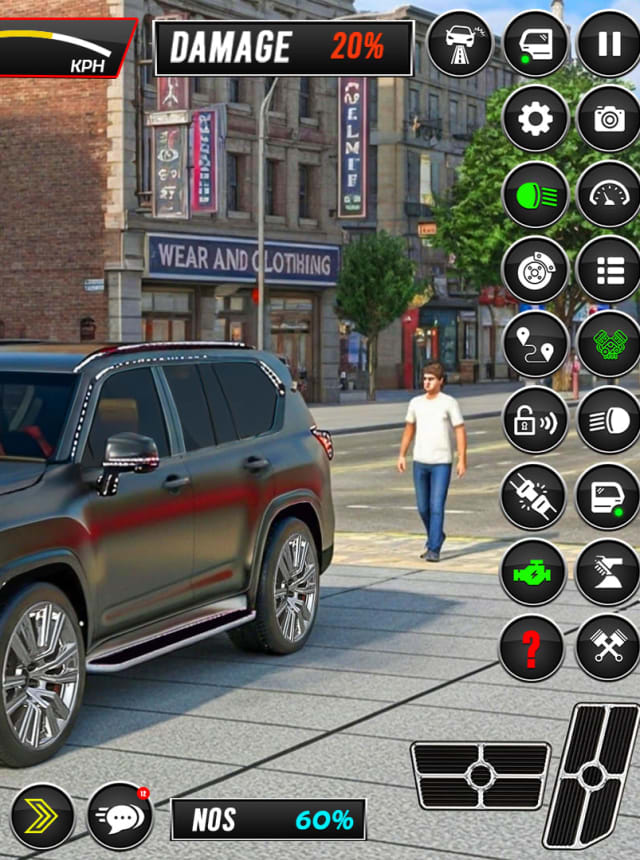640x860 pixels.
Task: Open the map route waypoint button
Action: [x=535, y=344]
